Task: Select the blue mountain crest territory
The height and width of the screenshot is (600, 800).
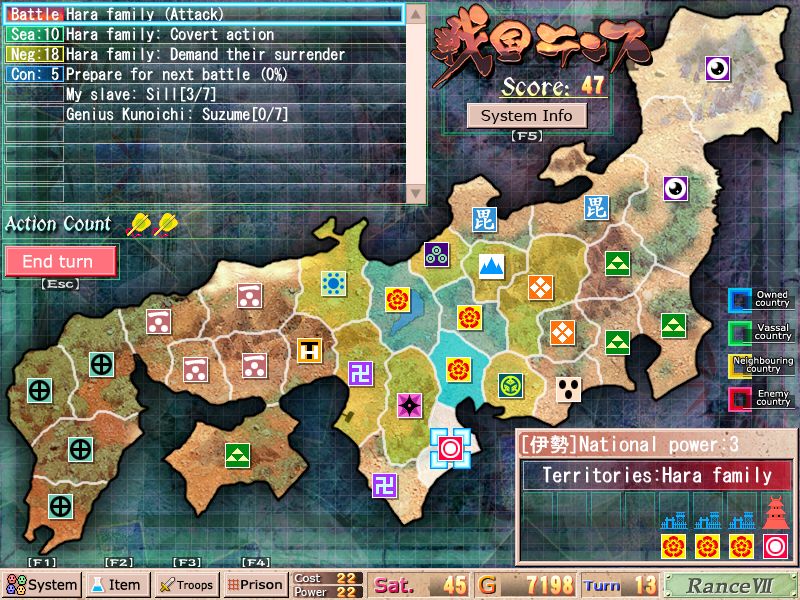Action: pos(491,266)
